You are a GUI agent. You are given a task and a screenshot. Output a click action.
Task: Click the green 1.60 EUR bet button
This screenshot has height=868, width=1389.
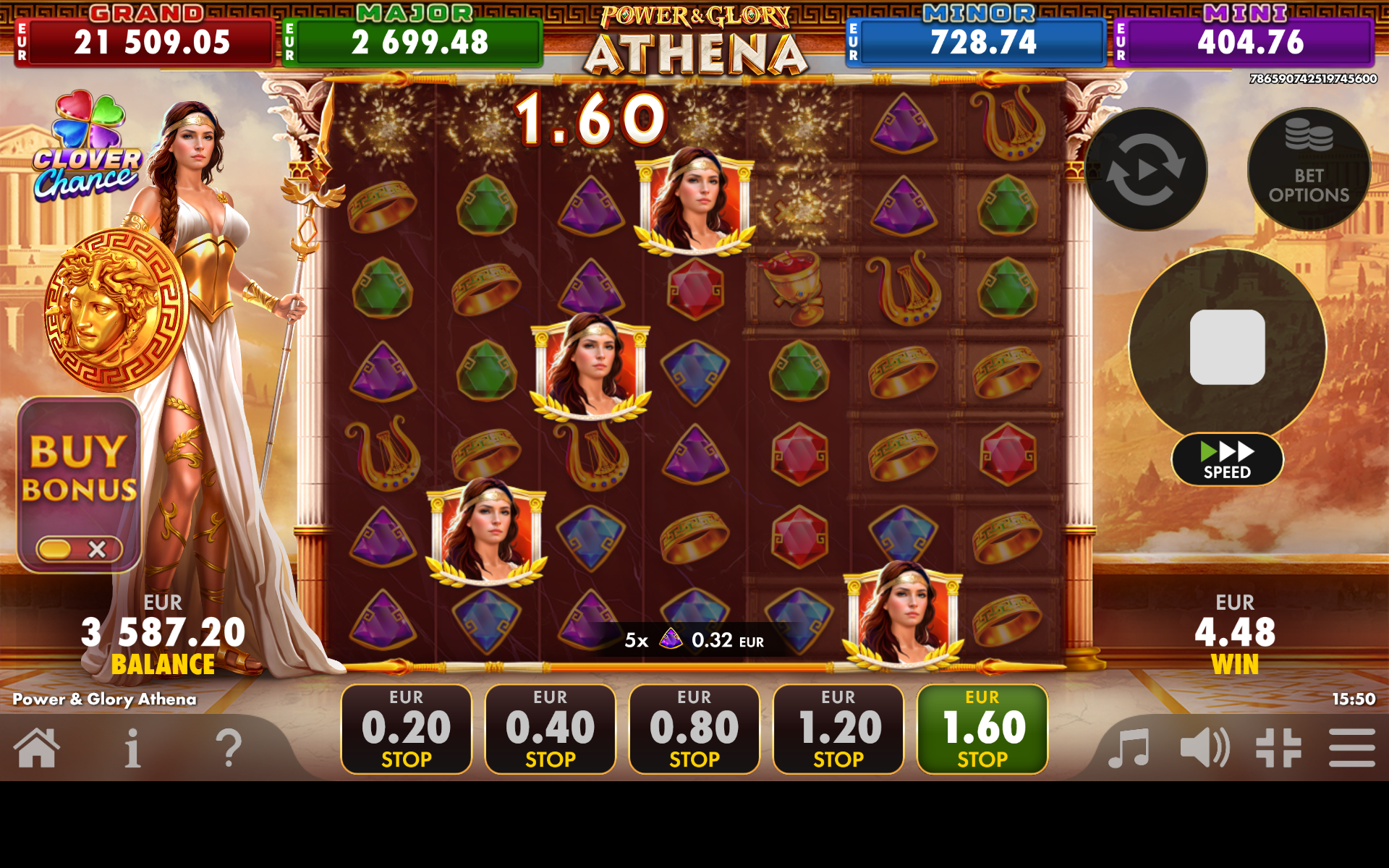coord(982,728)
